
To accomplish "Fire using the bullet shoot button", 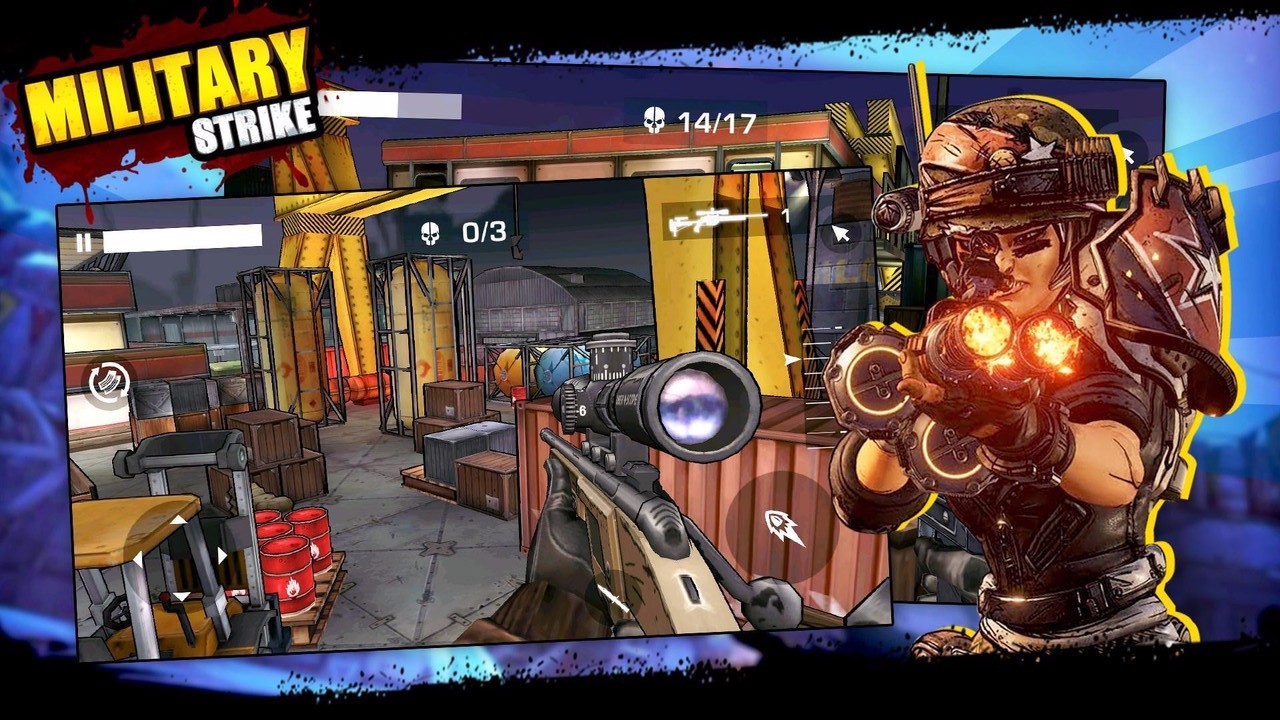I will click(x=783, y=526).
